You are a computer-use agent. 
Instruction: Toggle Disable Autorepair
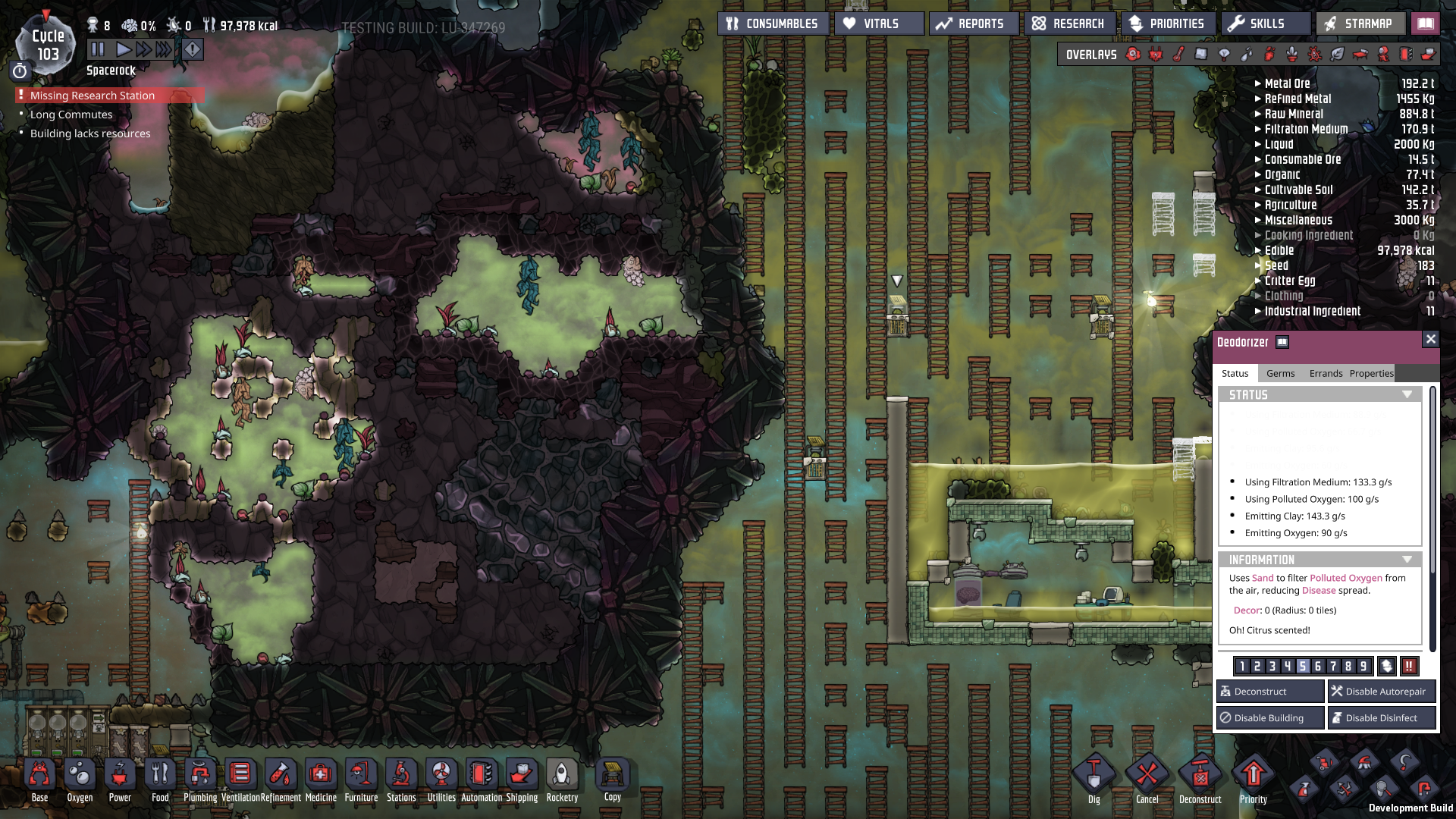1381,691
